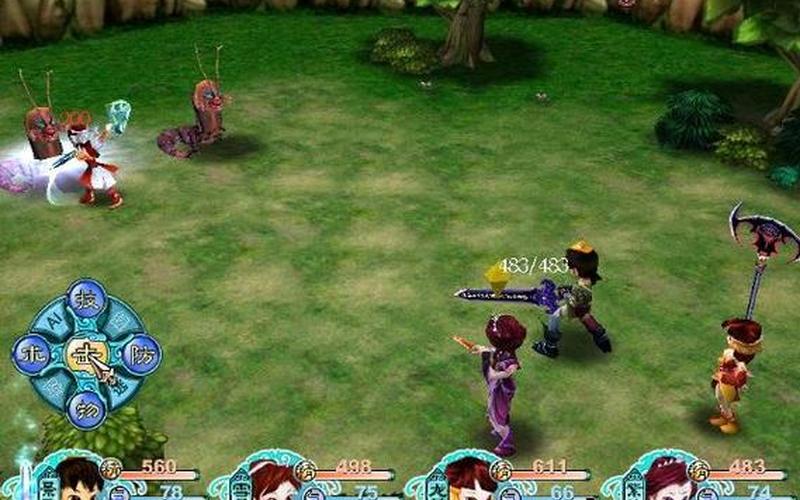Viewport: 800px width, 500px height.
Task: Select the 技 skill command
Action: tap(87, 300)
